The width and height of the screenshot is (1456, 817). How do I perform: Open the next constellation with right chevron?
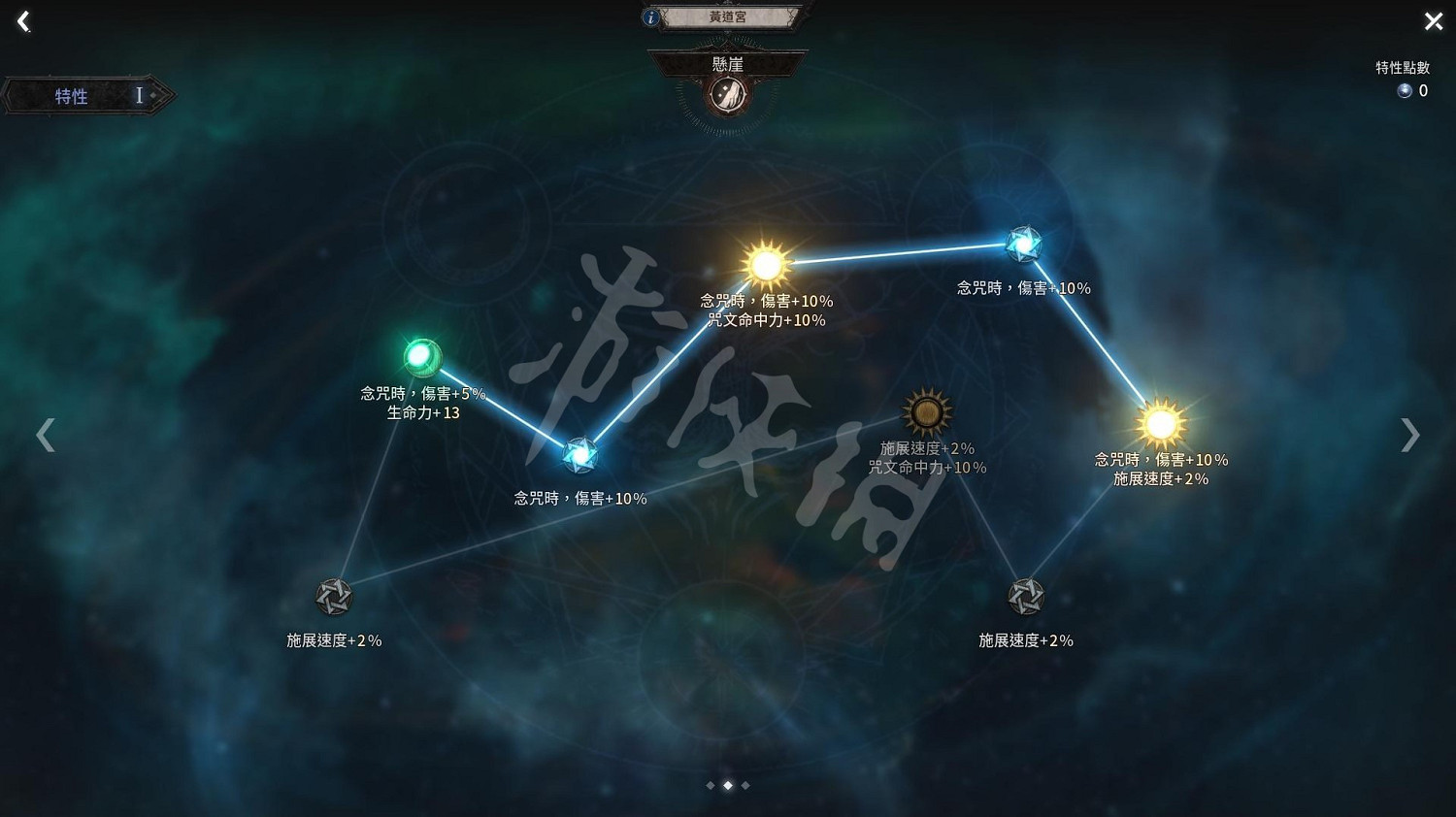point(1409,434)
